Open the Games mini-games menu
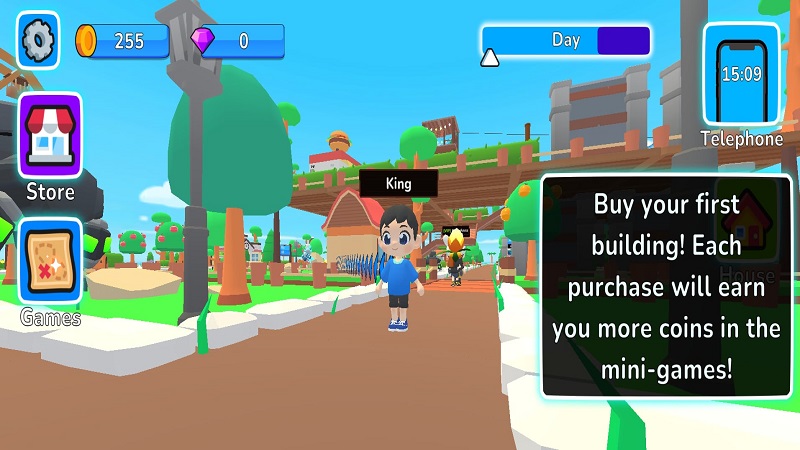Viewport: 800px width, 450px height. (x=50, y=262)
